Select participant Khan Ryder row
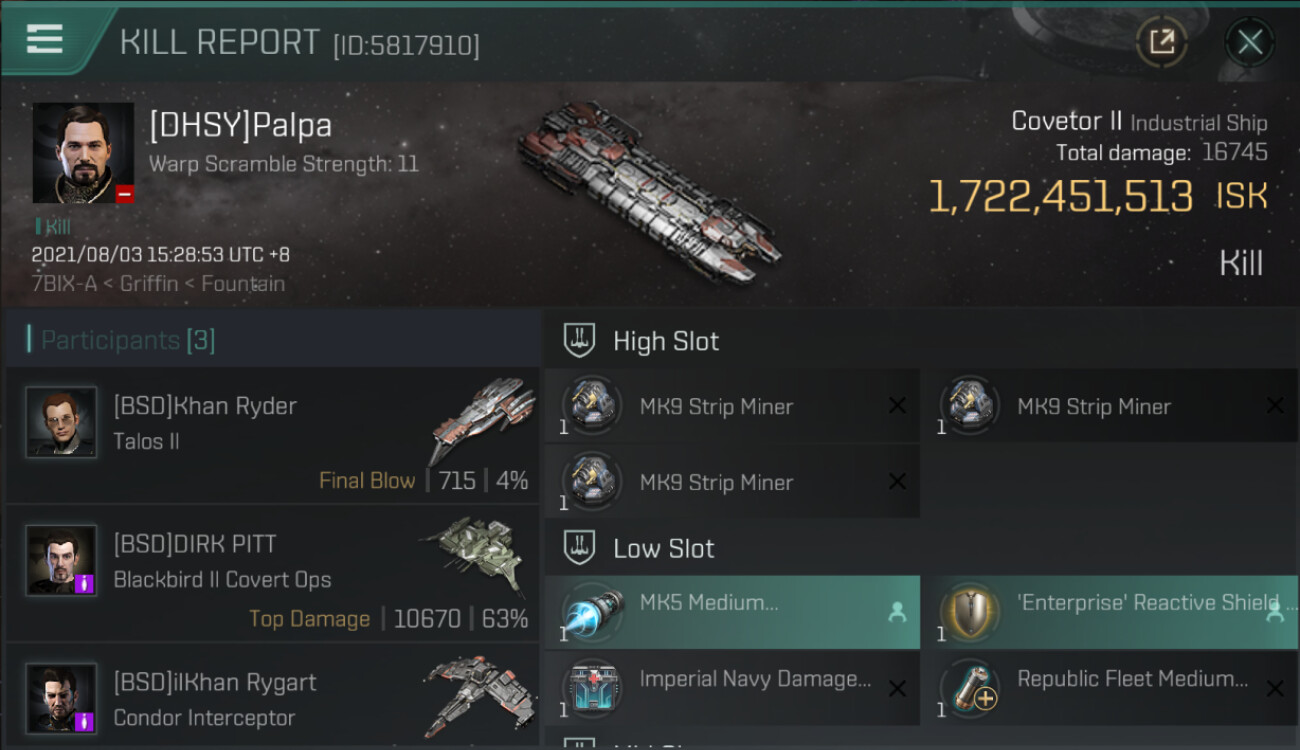This screenshot has width=1300, height=750. (x=272, y=436)
